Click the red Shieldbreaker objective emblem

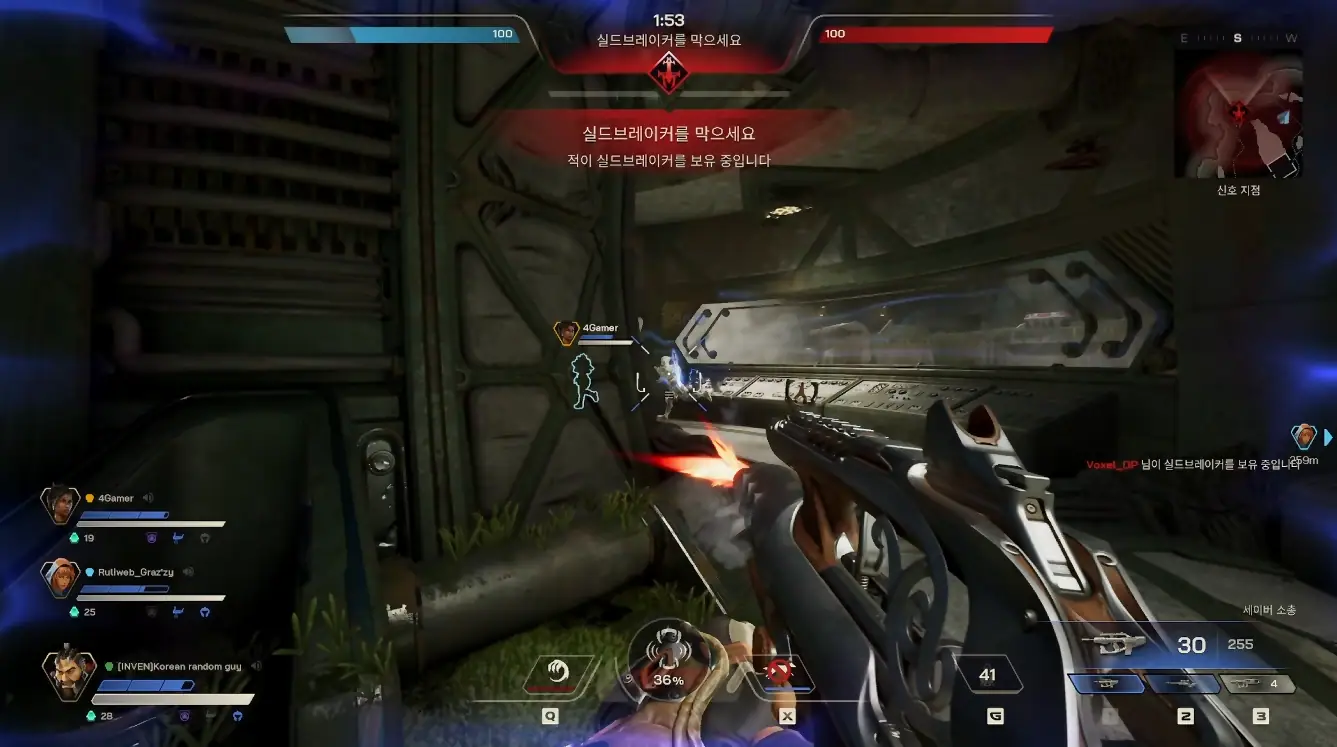[668, 71]
